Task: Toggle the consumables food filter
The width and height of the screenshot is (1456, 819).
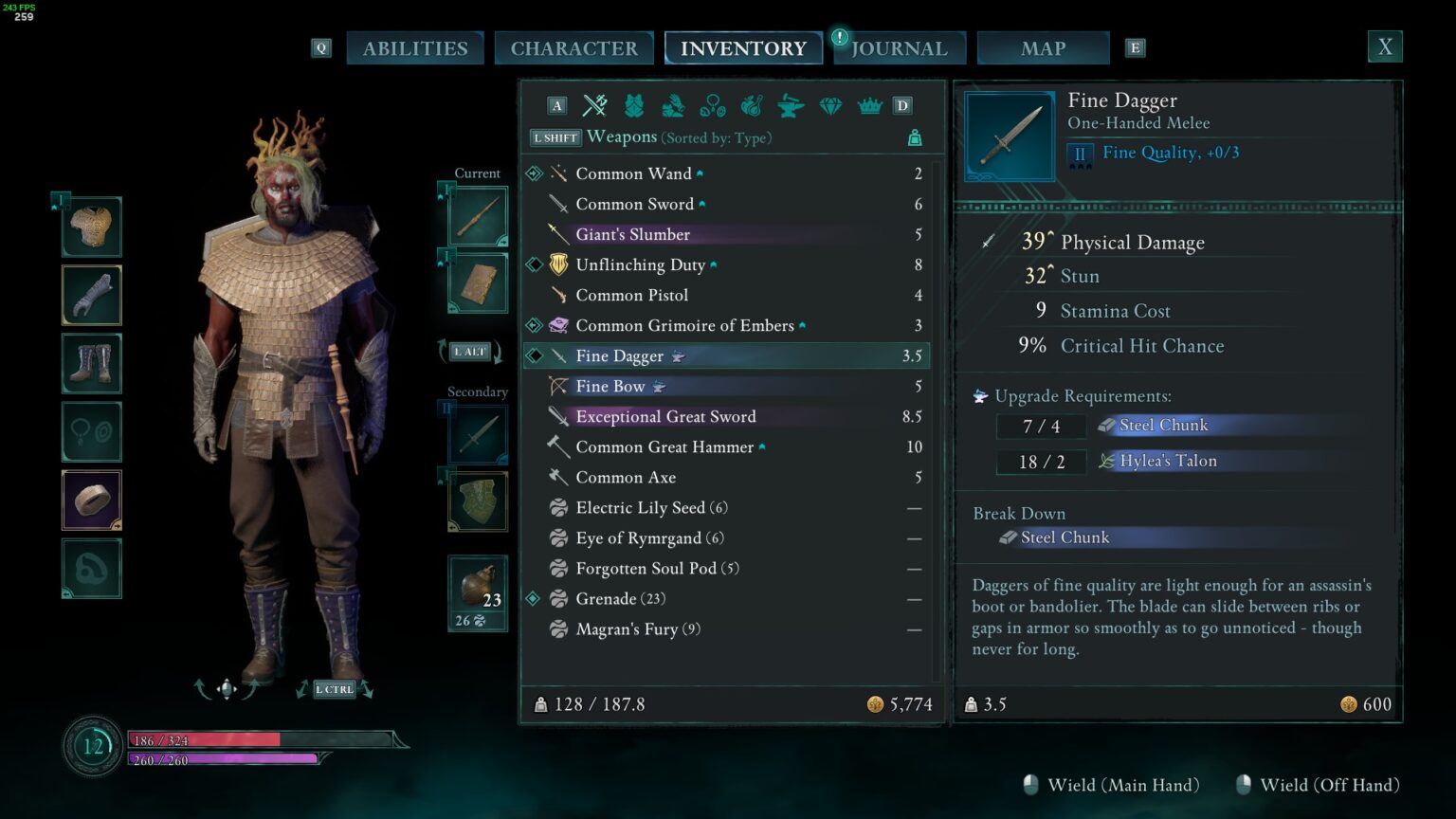Action: coord(752,106)
